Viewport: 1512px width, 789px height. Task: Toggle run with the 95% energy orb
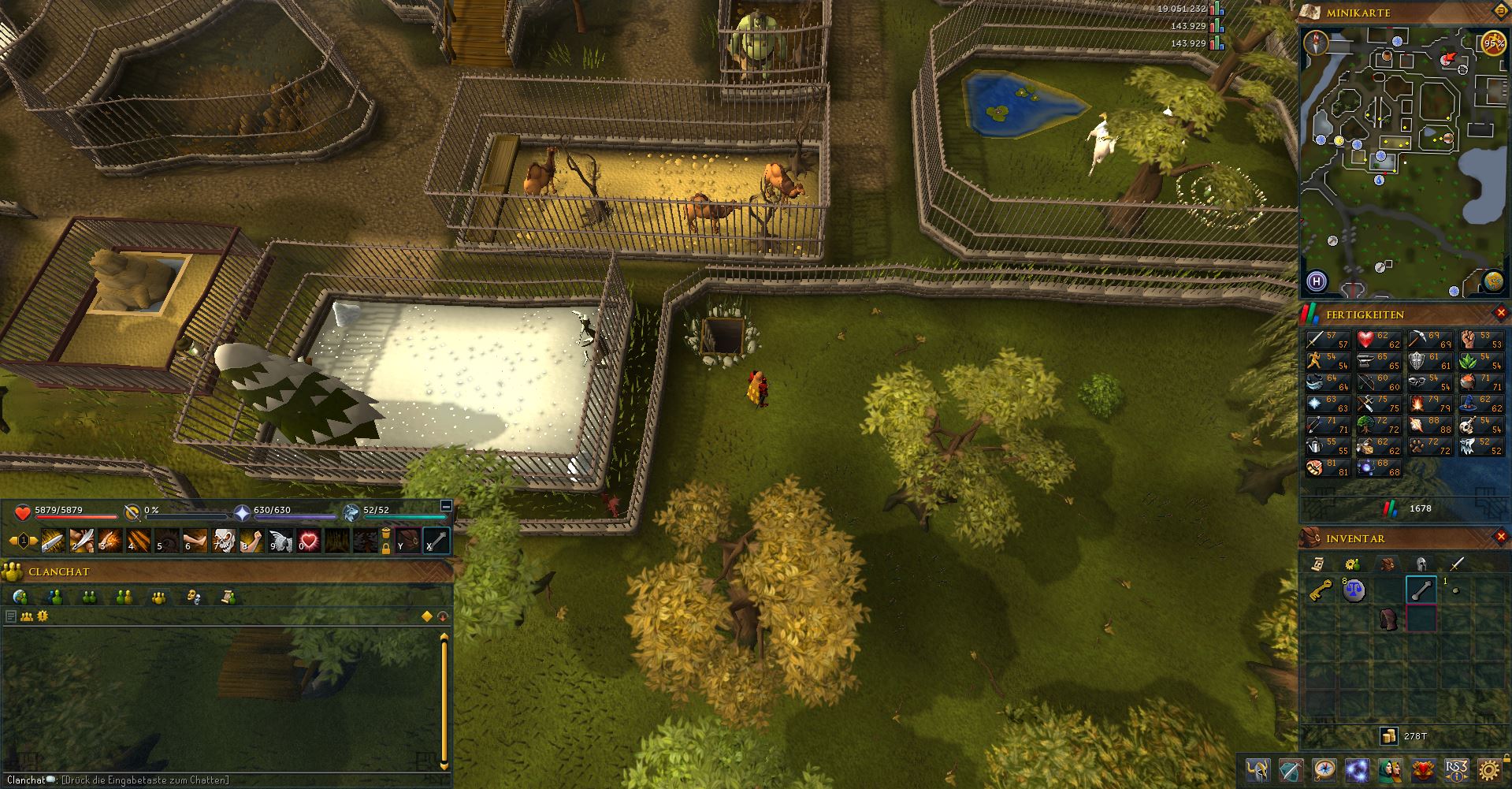tap(1493, 43)
